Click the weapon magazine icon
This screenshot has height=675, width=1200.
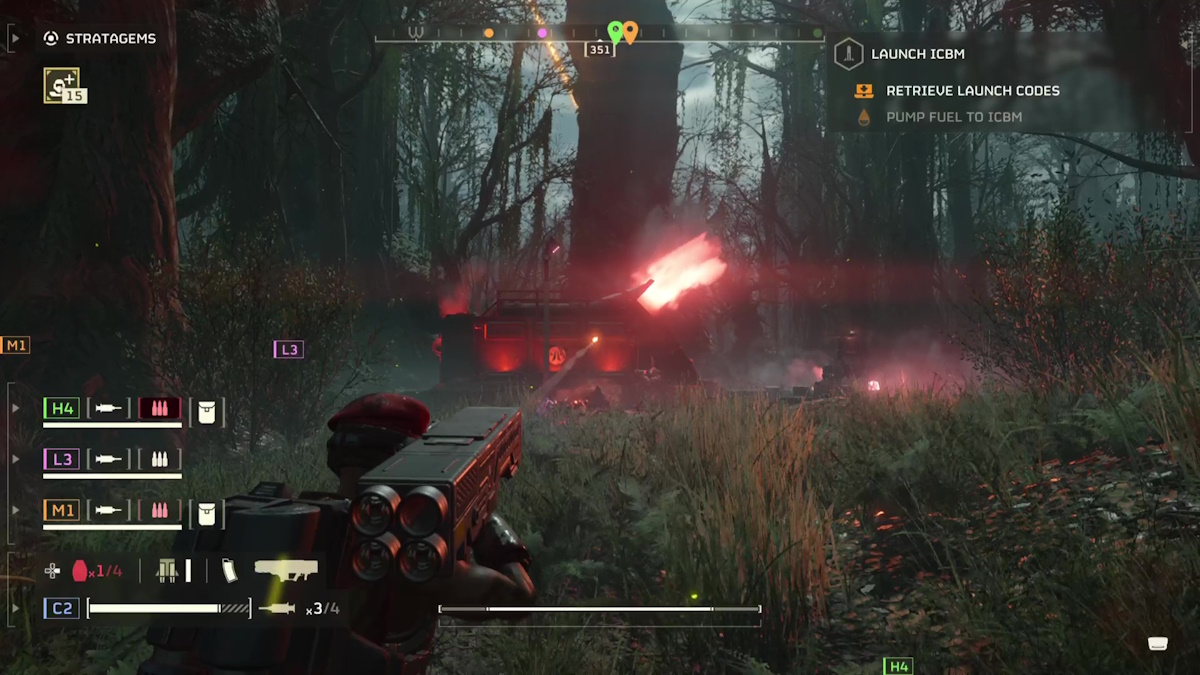(x=229, y=571)
